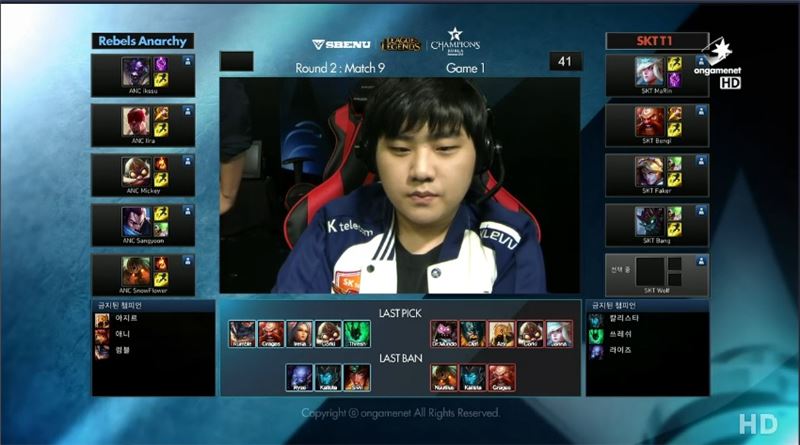Select the Janna last pick icon
This screenshot has height=445, width=800.
pos(559,334)
